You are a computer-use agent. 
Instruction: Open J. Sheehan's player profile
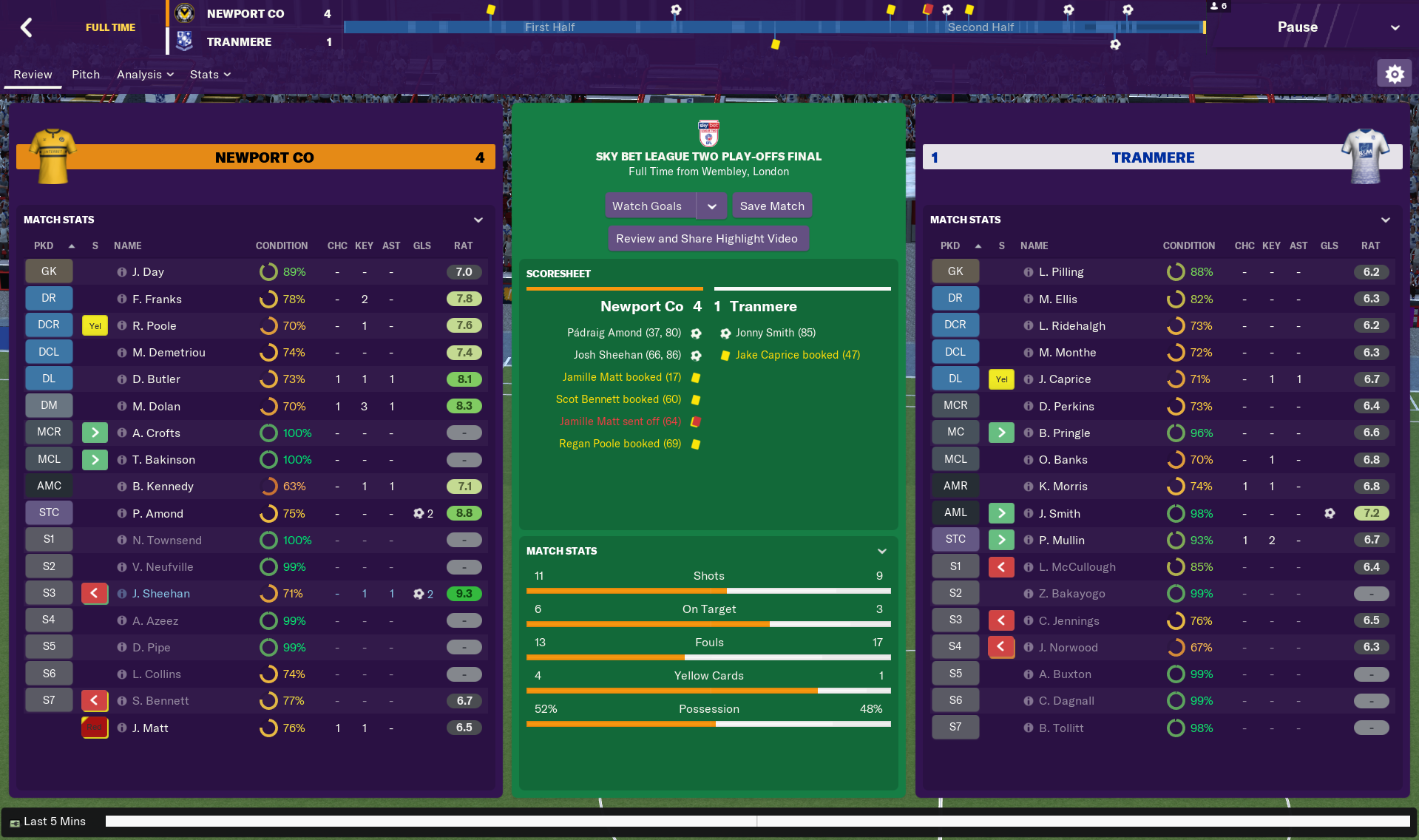tap(161, 594)
